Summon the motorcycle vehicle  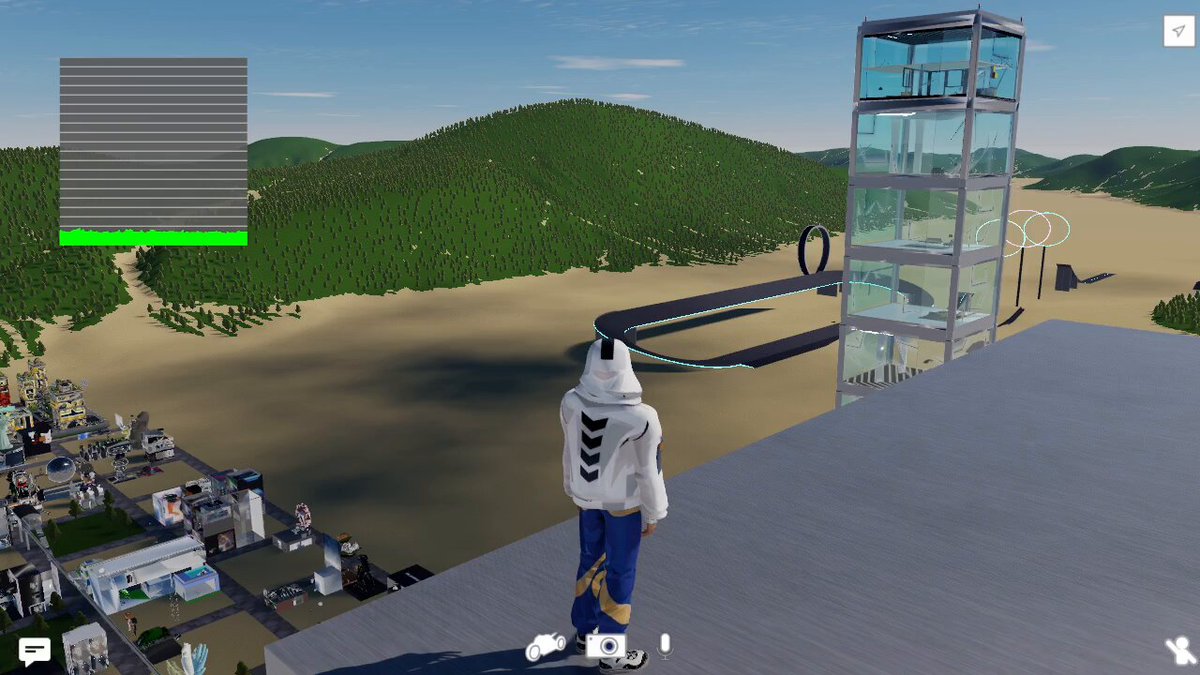(545, 646)
